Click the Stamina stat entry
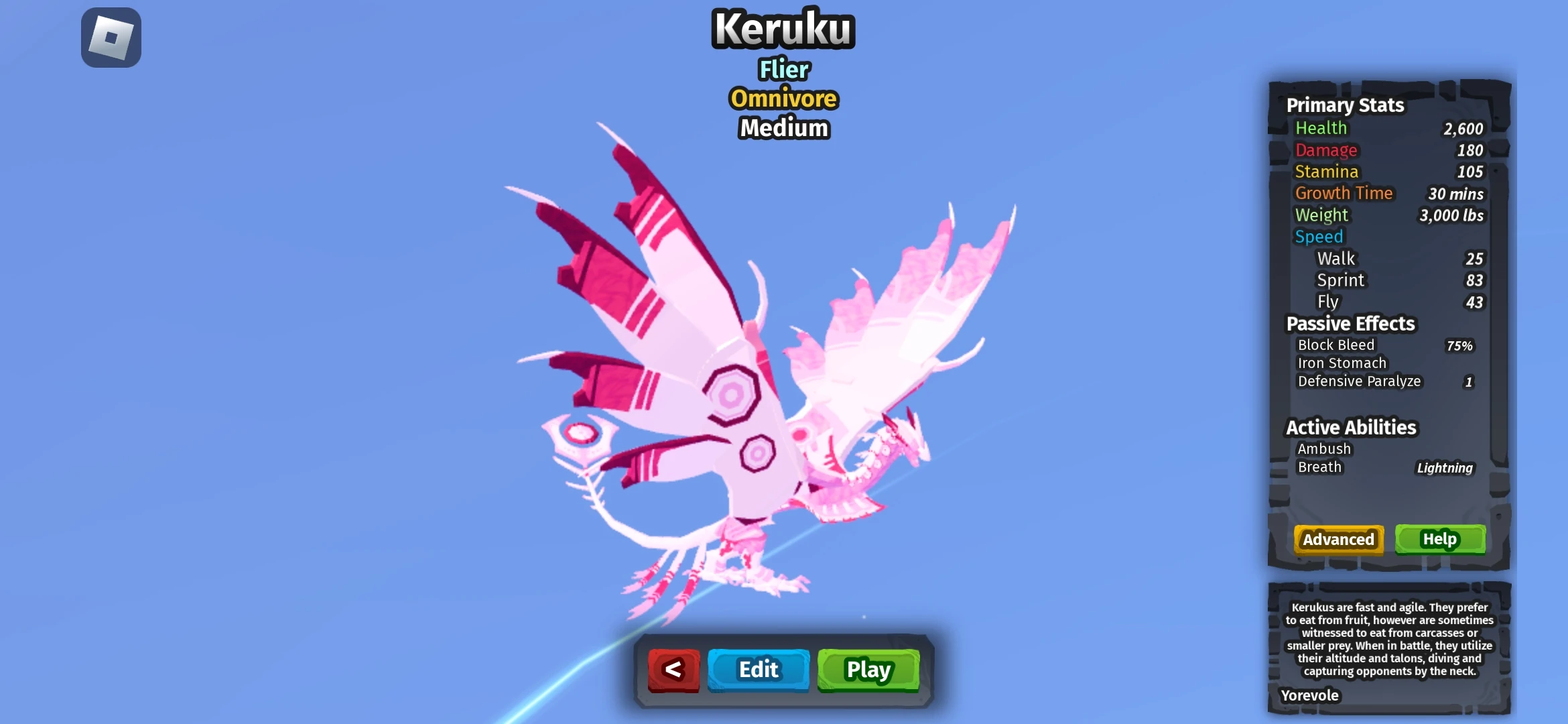 [x=1327, y=172]
